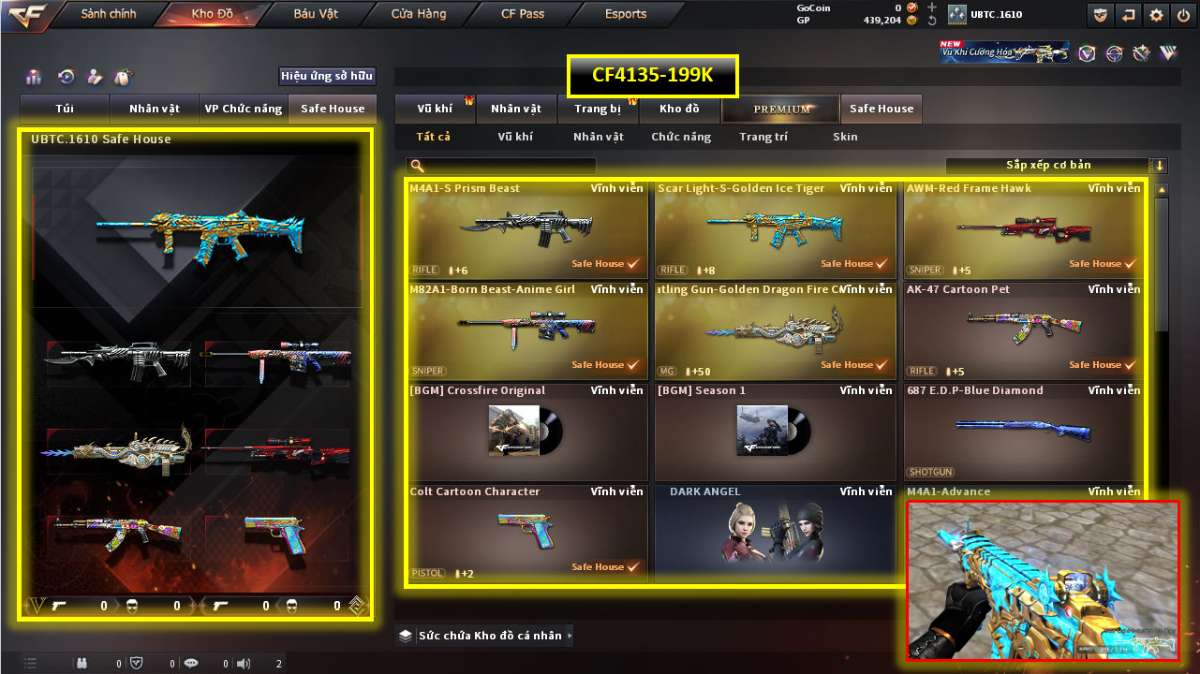Switch to the Báu Vật tab
This screenshot has height=674, width=1200.
point(316,14)
